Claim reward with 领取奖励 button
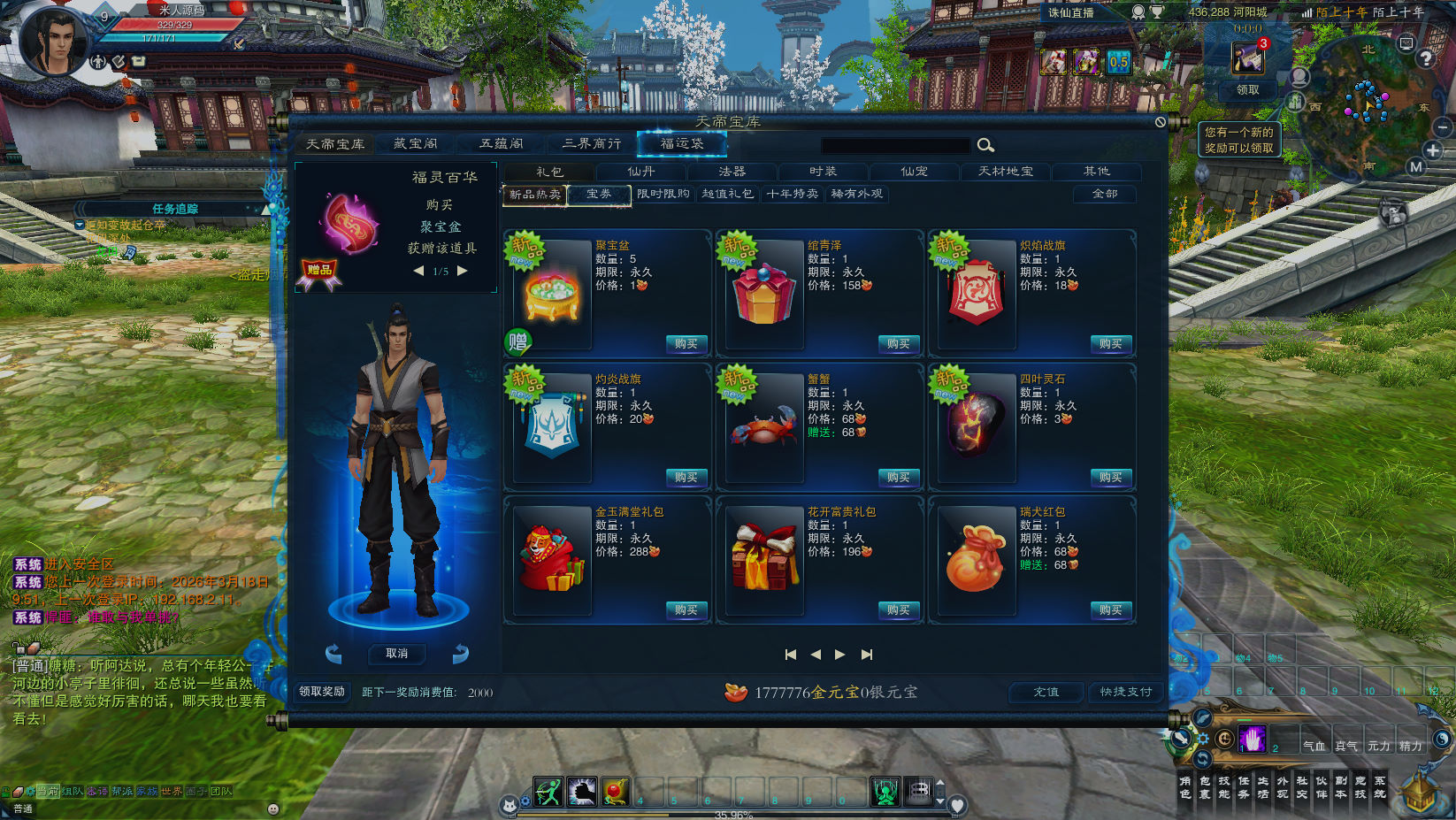The width and height of the screenshot is (1456, 820). coord(322,692)
